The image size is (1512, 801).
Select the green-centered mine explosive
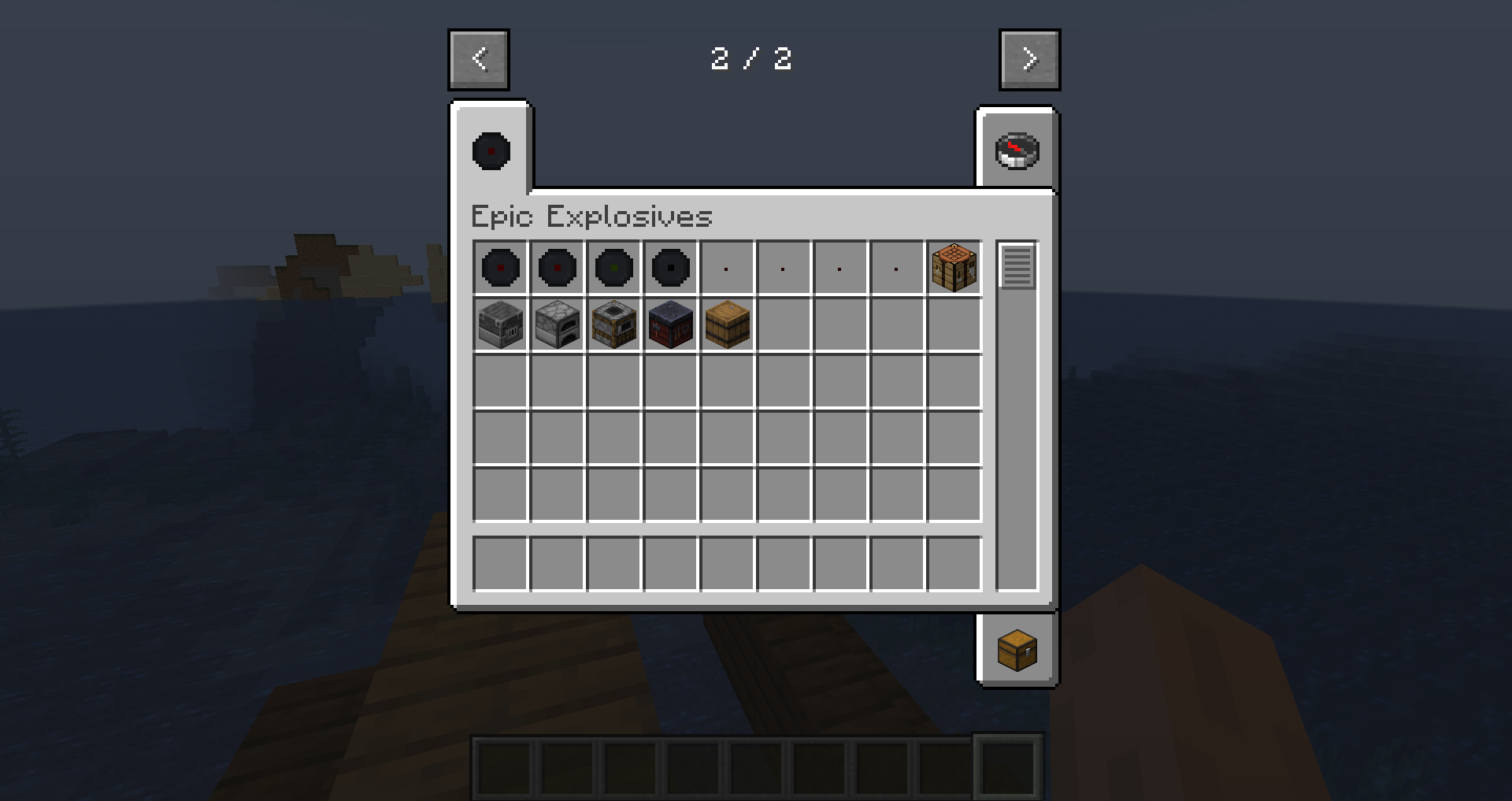point(613,268)
